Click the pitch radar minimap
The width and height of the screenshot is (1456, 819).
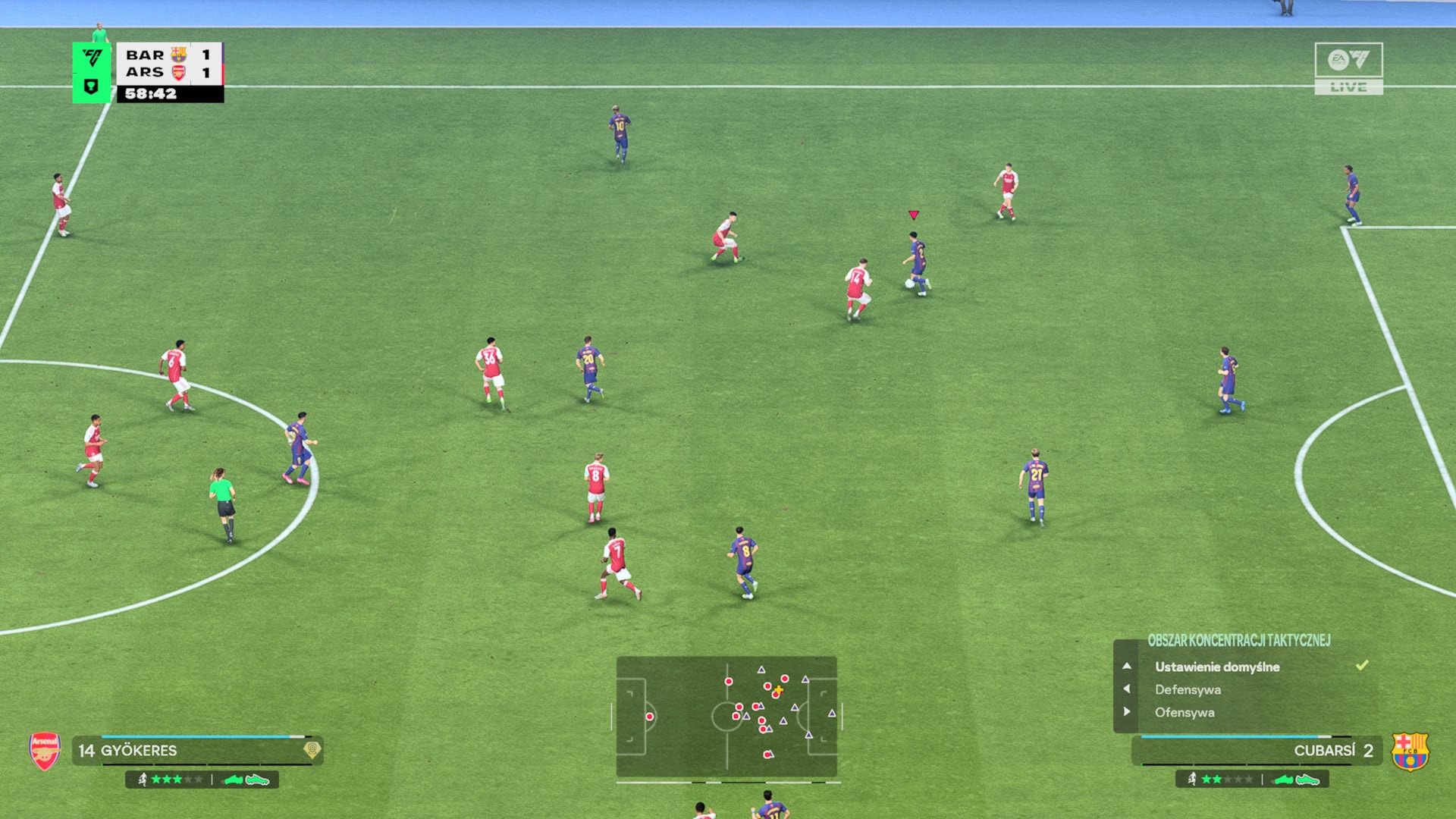tap(726, 717)
